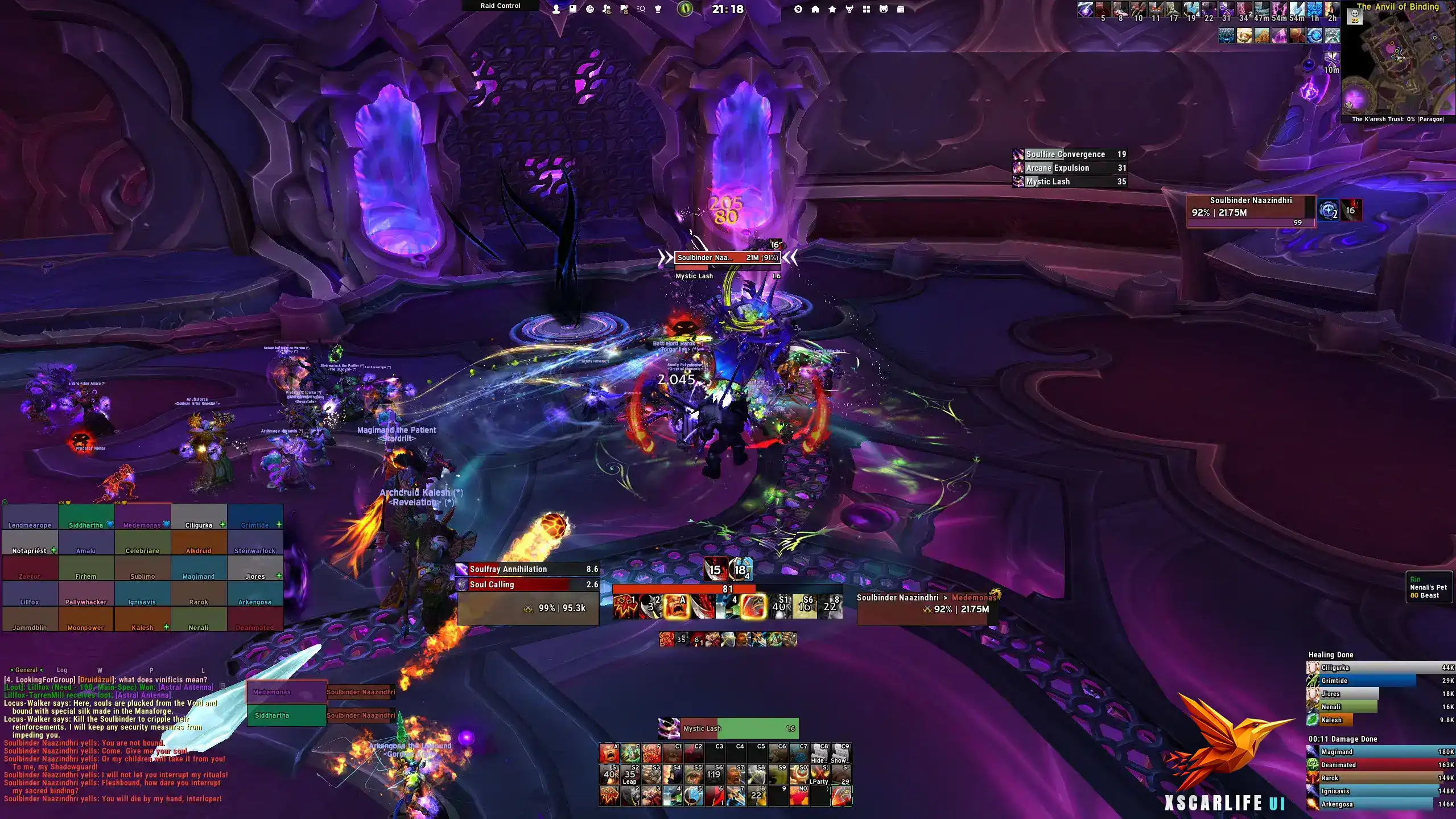Switch to the Log chat tab
The image size is (1456, 819).
click(x=62, y=670)
